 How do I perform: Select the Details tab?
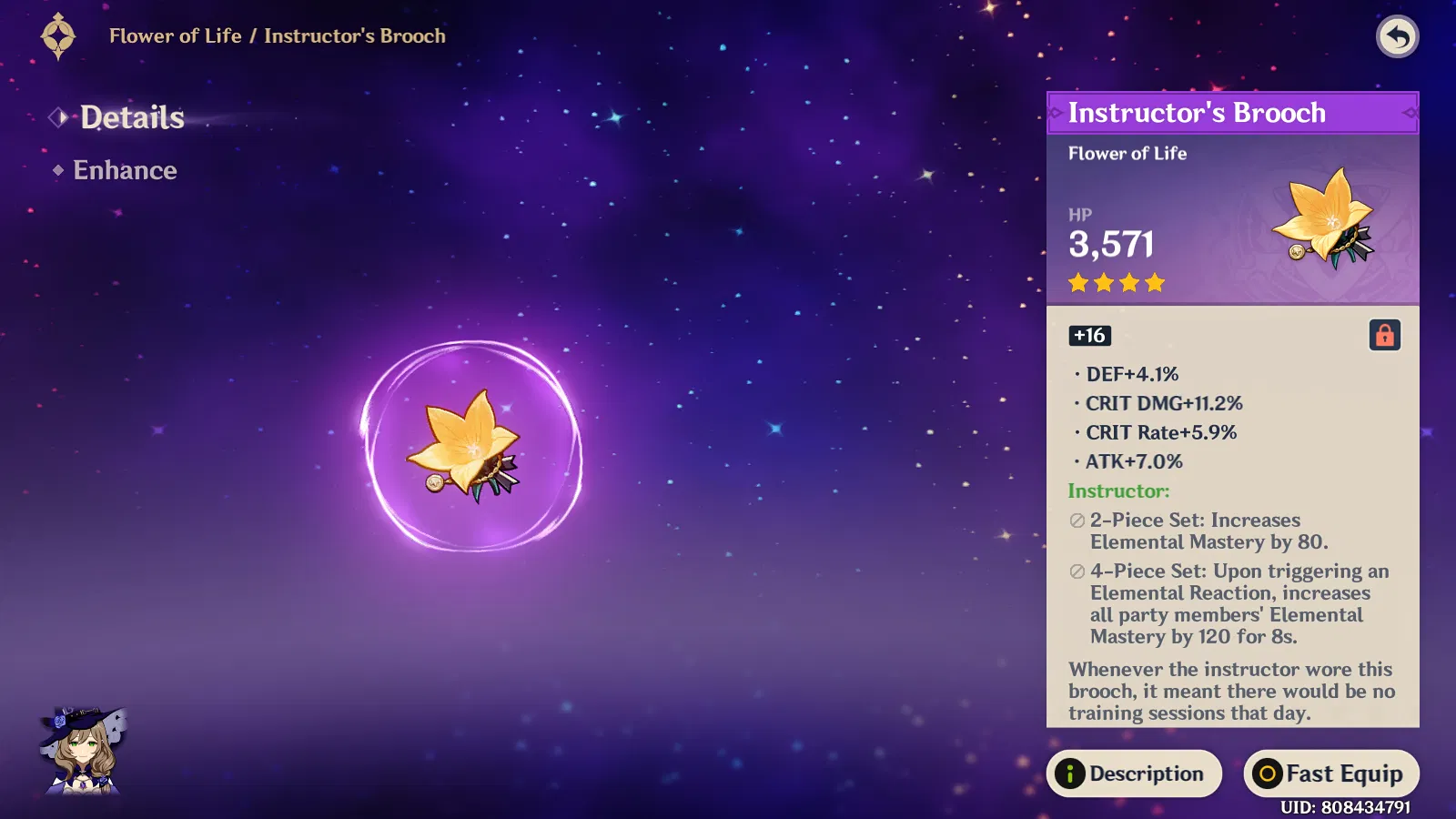pyautogui.click(x=132, y=116)
